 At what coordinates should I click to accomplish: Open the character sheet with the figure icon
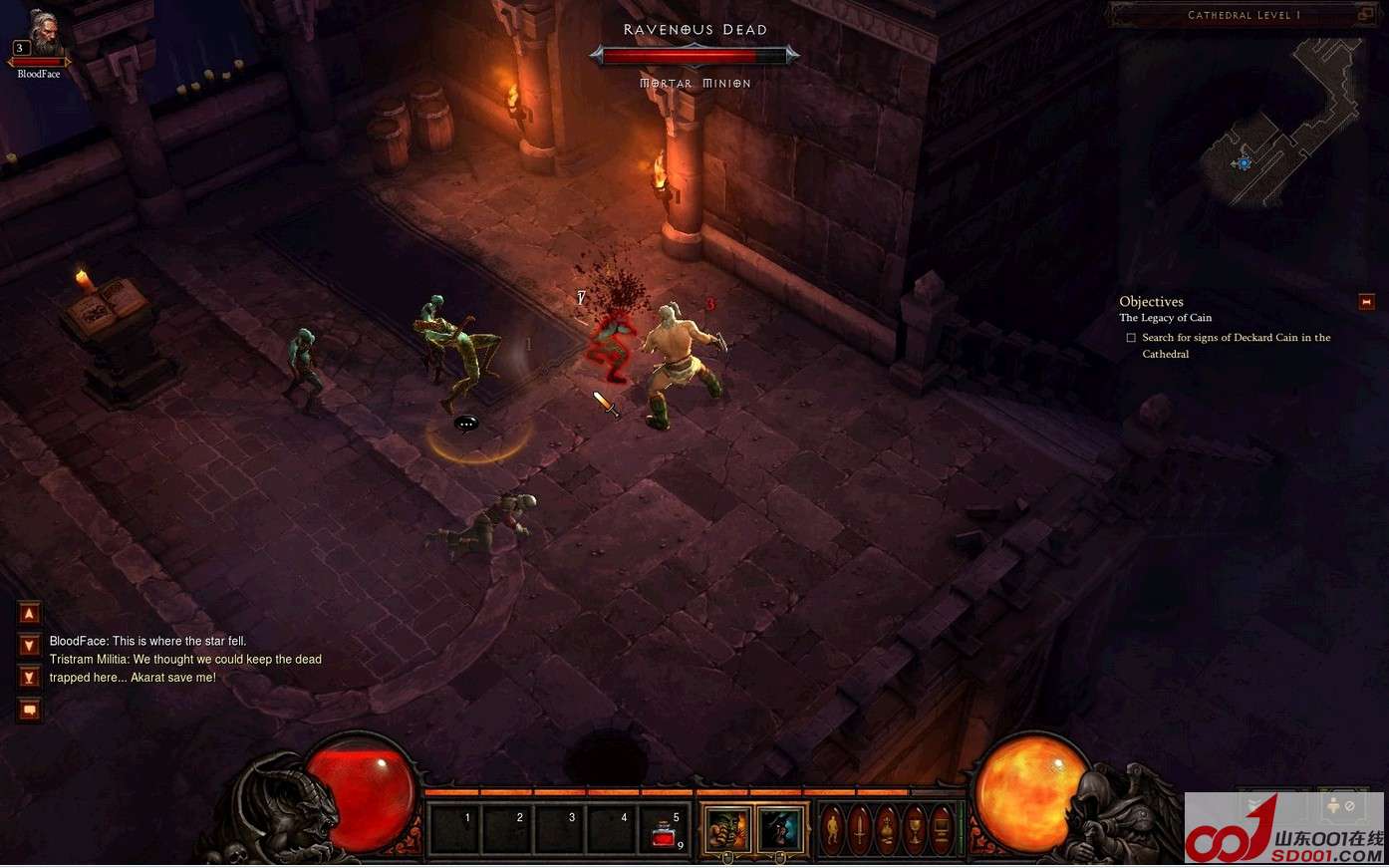(x=833, y=829)
